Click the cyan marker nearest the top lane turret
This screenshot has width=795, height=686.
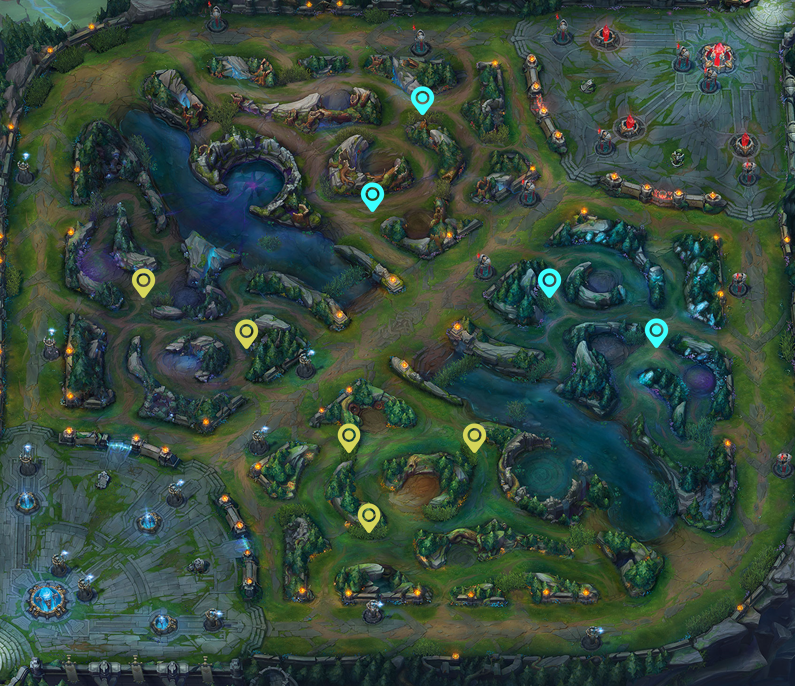click(x=422, y=99)
